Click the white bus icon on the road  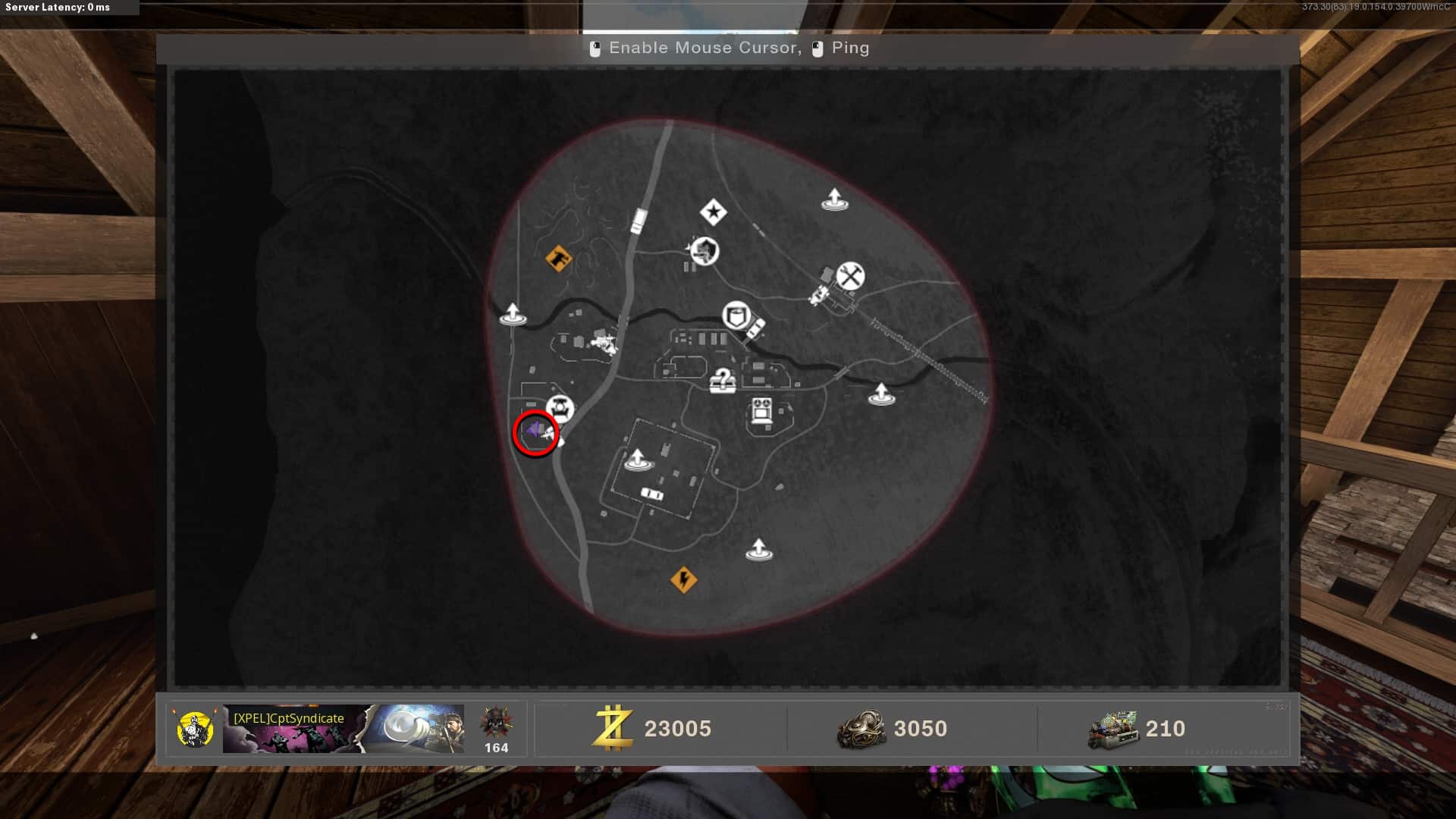tap(639, 221)
